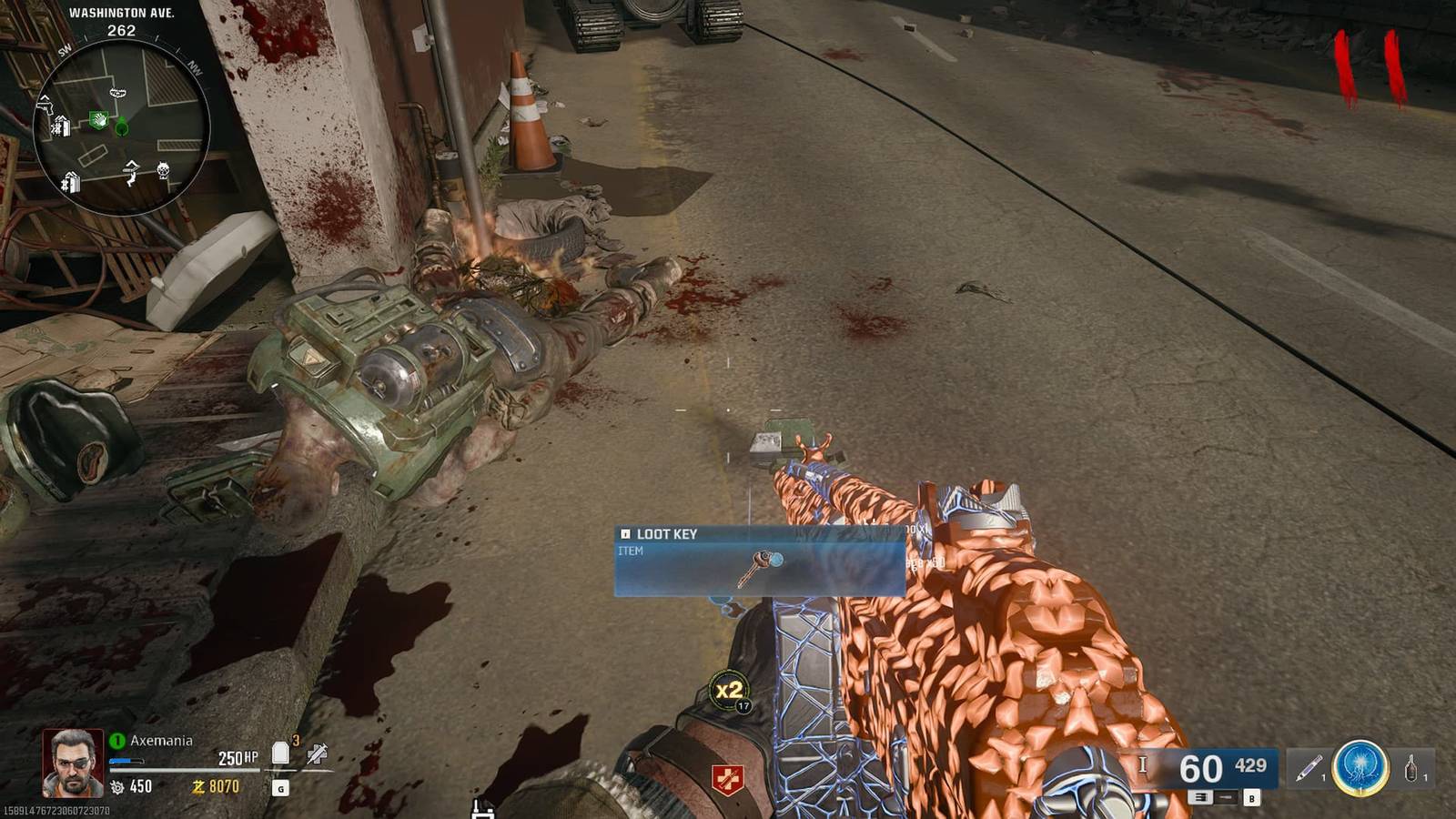
Task: Select the tactical equipment icon beside field upgrade
Action: (x=1308, y=769)
